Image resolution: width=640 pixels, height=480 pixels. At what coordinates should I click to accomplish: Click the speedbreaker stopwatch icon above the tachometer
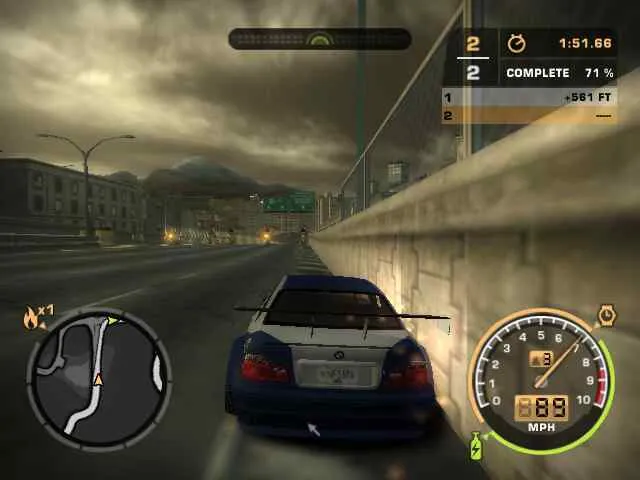coord(606,317)
